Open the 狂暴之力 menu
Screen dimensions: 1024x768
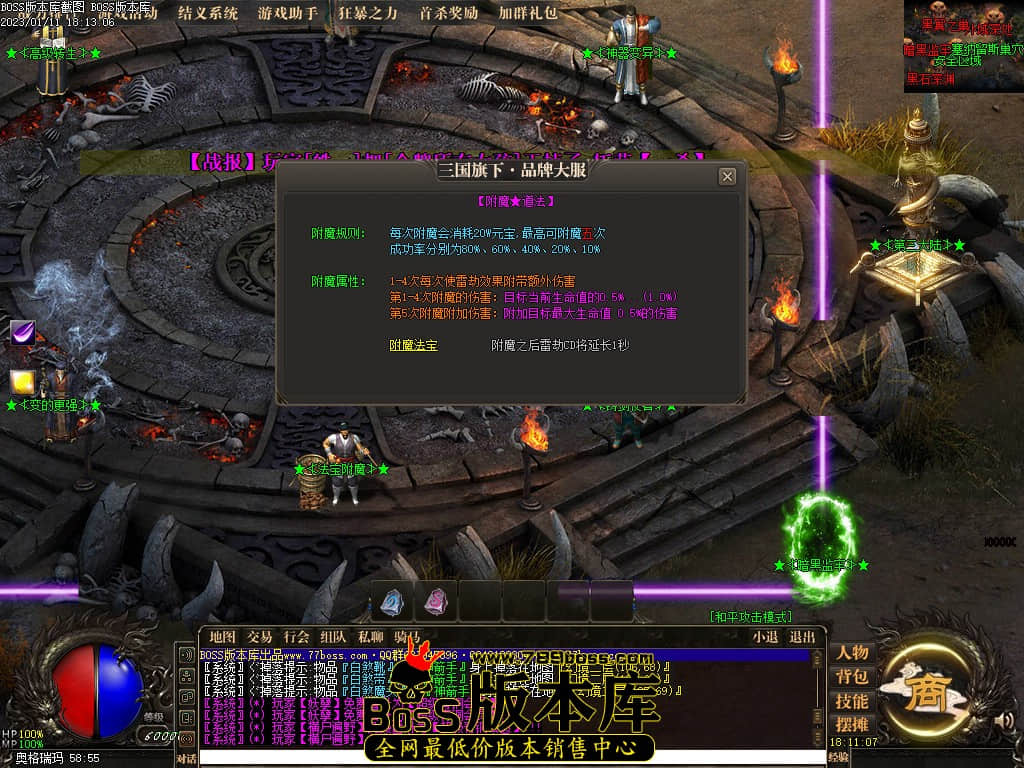click(x=368, y=14)
